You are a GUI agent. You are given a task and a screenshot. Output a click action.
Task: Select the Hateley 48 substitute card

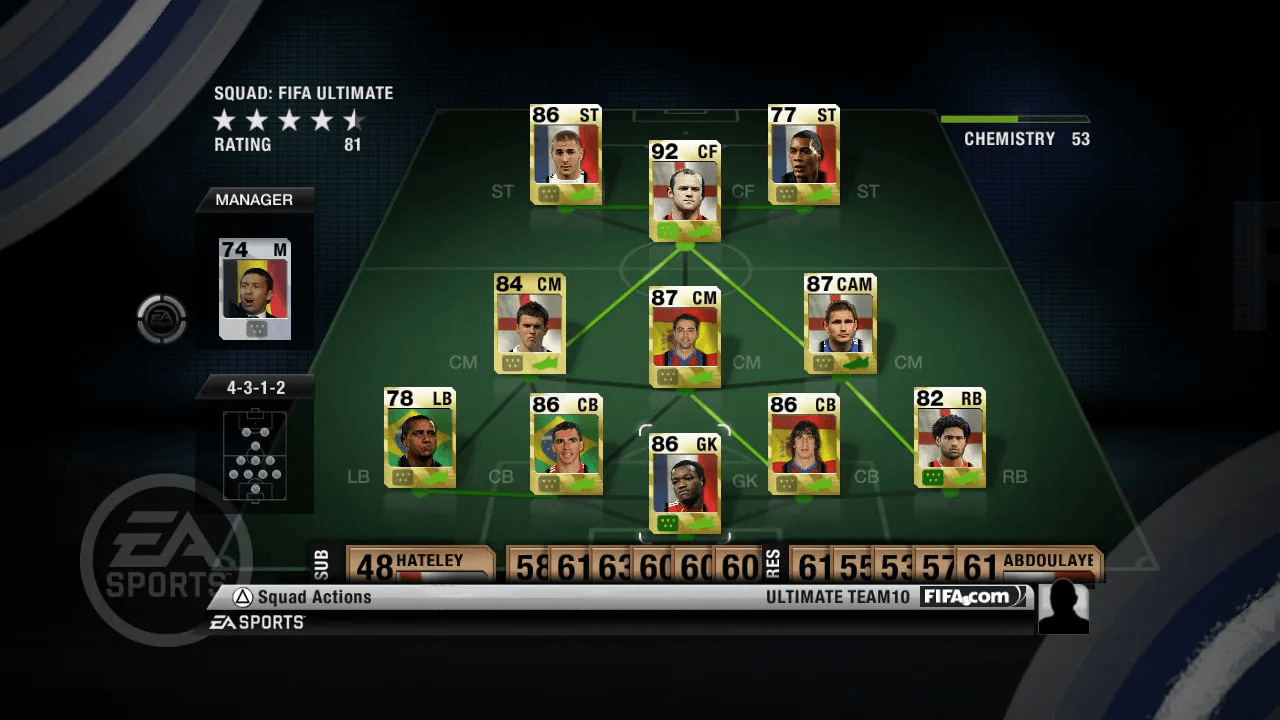click(x=418, y=562)
